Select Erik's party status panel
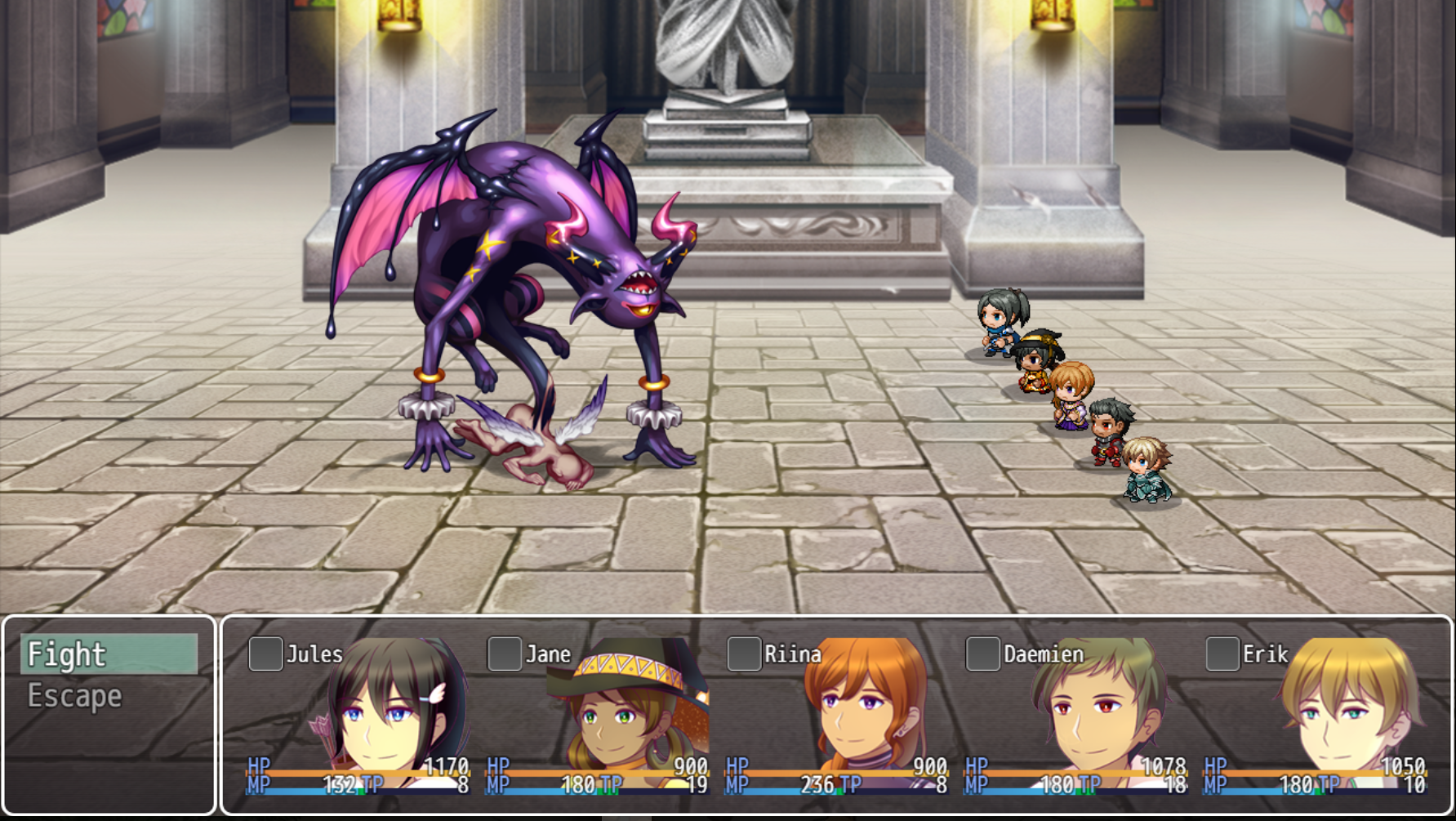Screen dimensions: 1456x821 pos(1316,715)
